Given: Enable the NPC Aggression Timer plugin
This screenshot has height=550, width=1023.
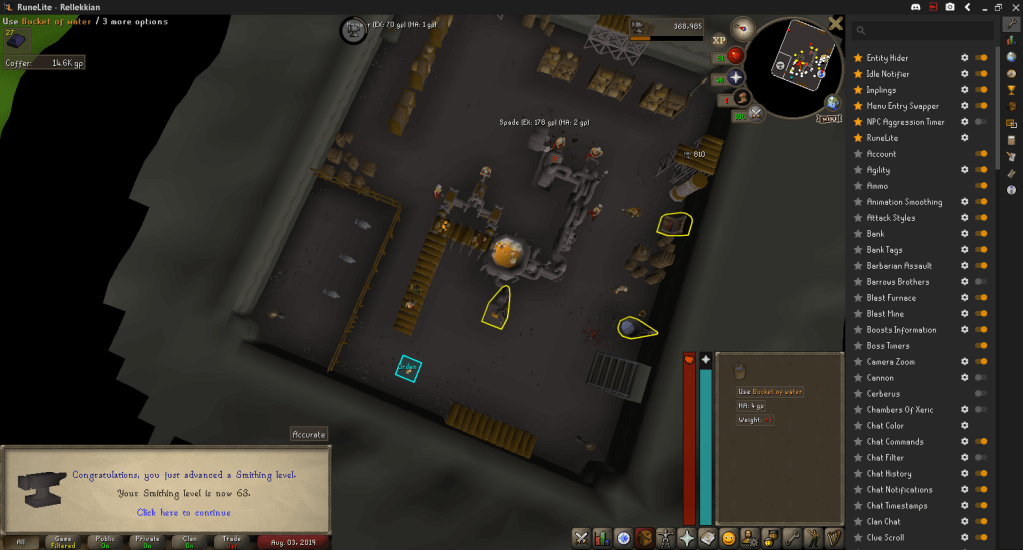Looking at the screenshot, I should coord(982,122).
